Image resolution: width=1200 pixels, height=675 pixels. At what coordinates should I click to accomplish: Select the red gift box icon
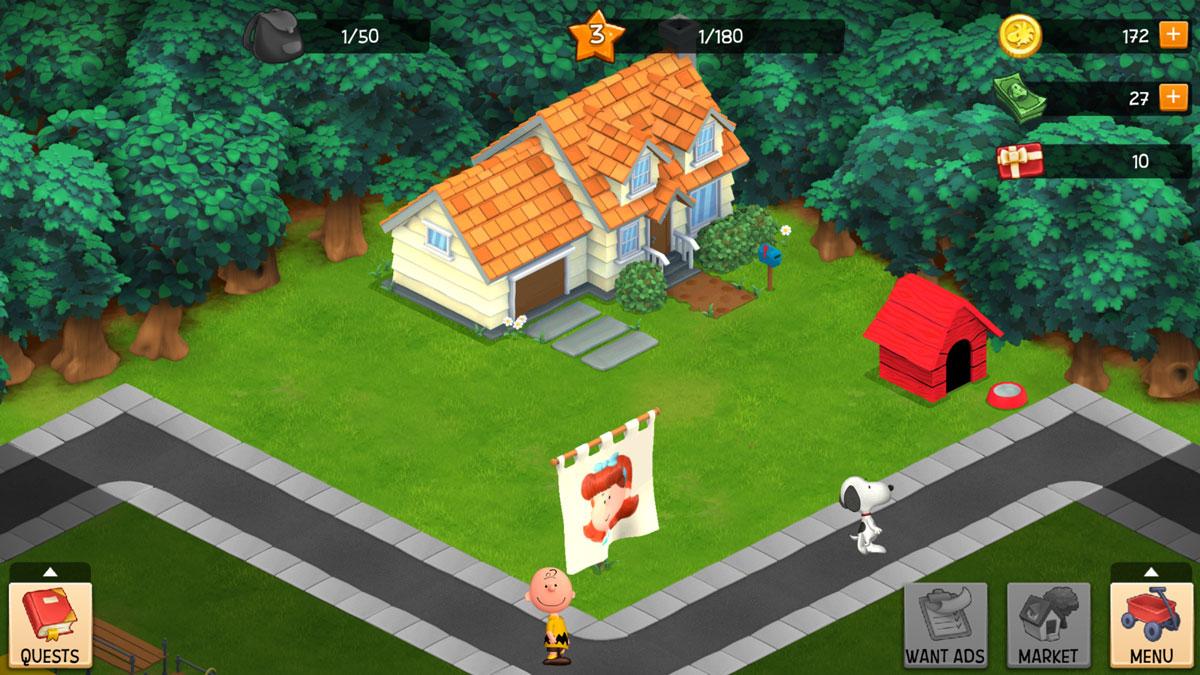(x=1020, y=160)
